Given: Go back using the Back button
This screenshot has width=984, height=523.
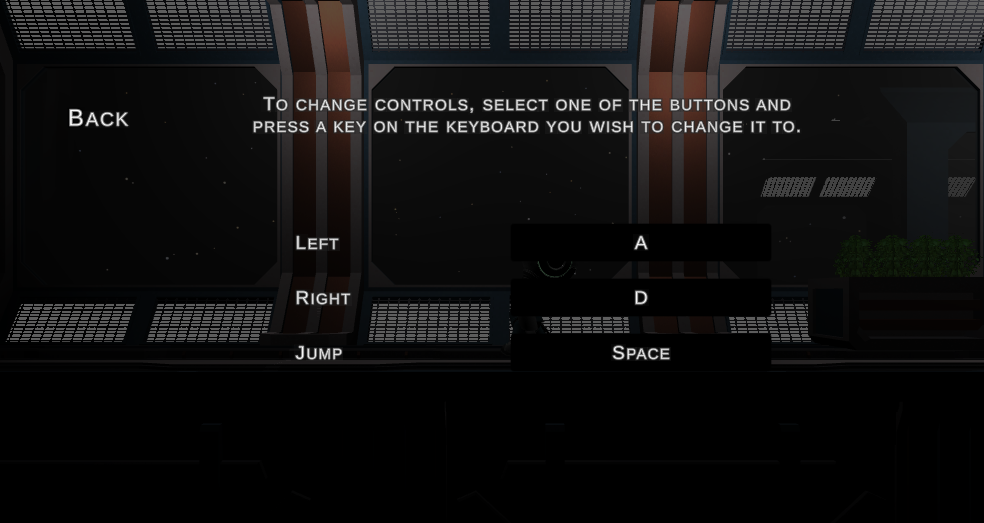Looking at the screenshot, I should pos(98,118).
